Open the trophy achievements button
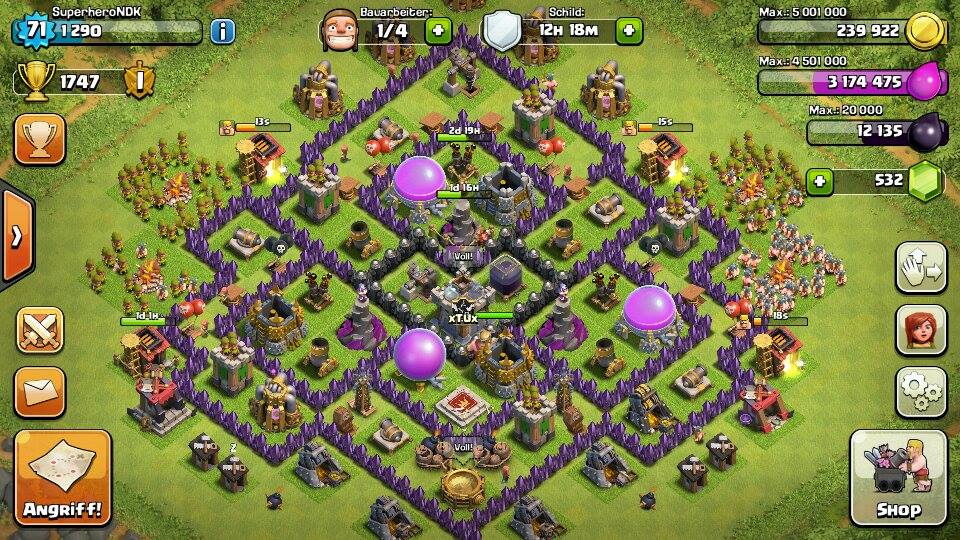This screenshot has height=540, width=960. [x=40, y=138]
